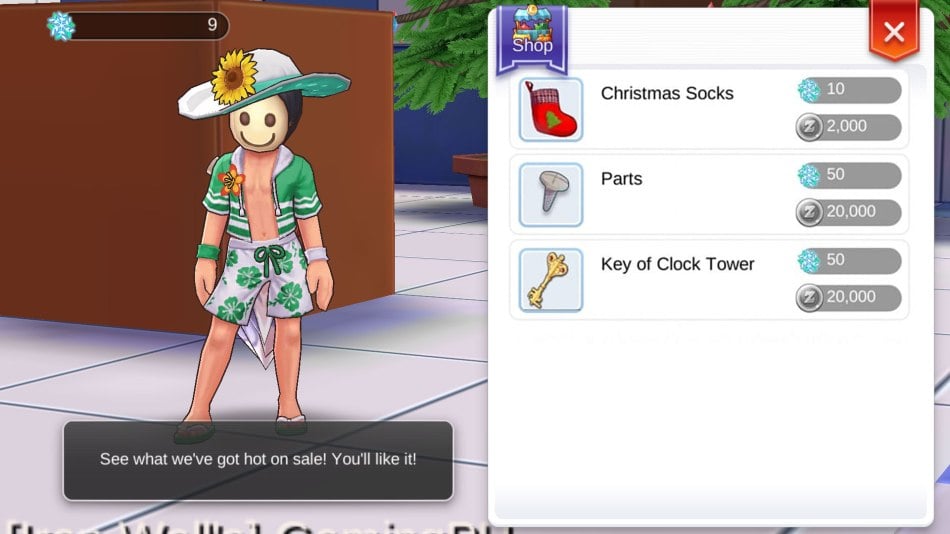This screenshot has height=534, width=950.
Task: Buy Parts for 20,000 zeny
Action: pyautogui.click(x=849, y=212)
